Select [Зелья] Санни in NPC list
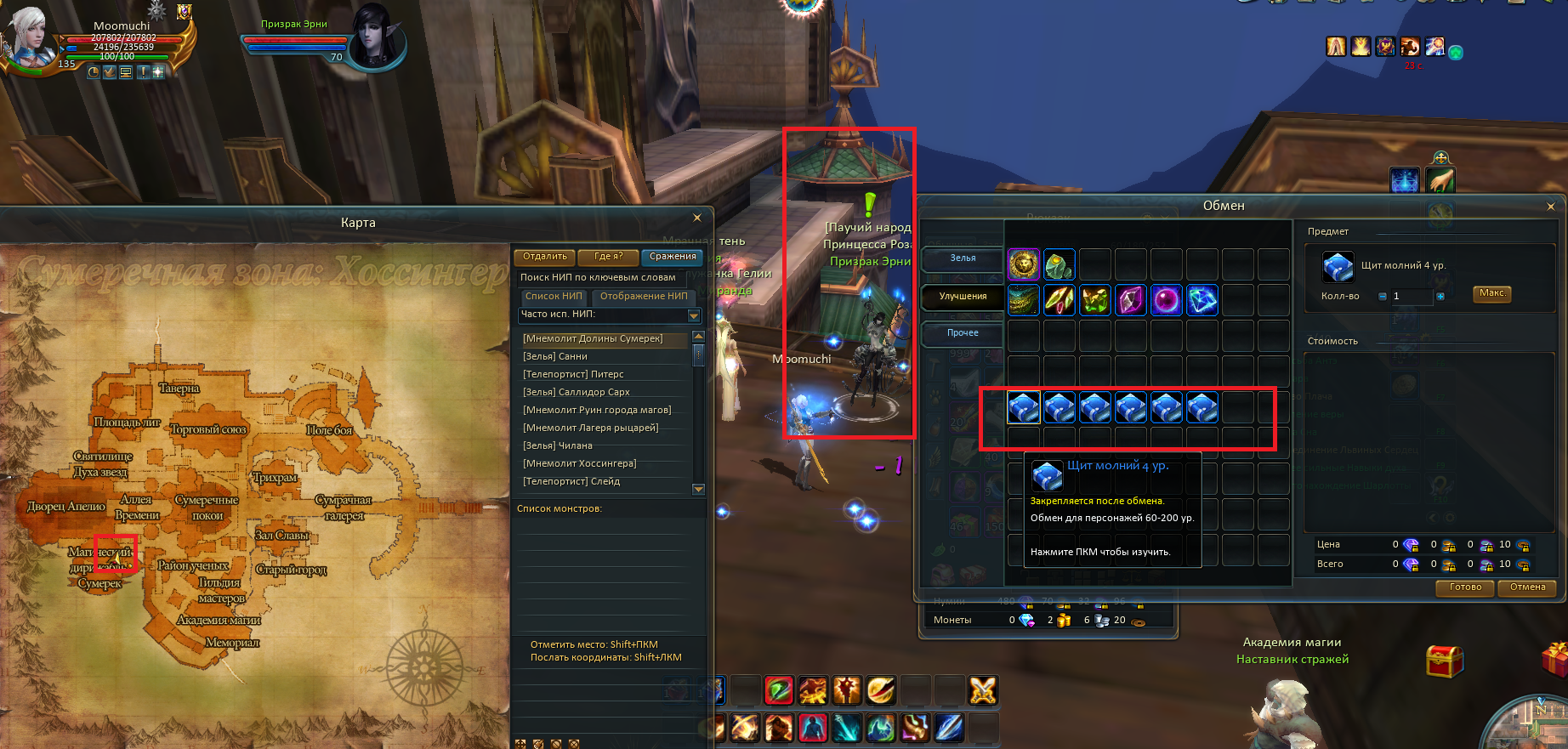Screen dimensions: 1568x749 pyautogui.click(x=555, y=357)
